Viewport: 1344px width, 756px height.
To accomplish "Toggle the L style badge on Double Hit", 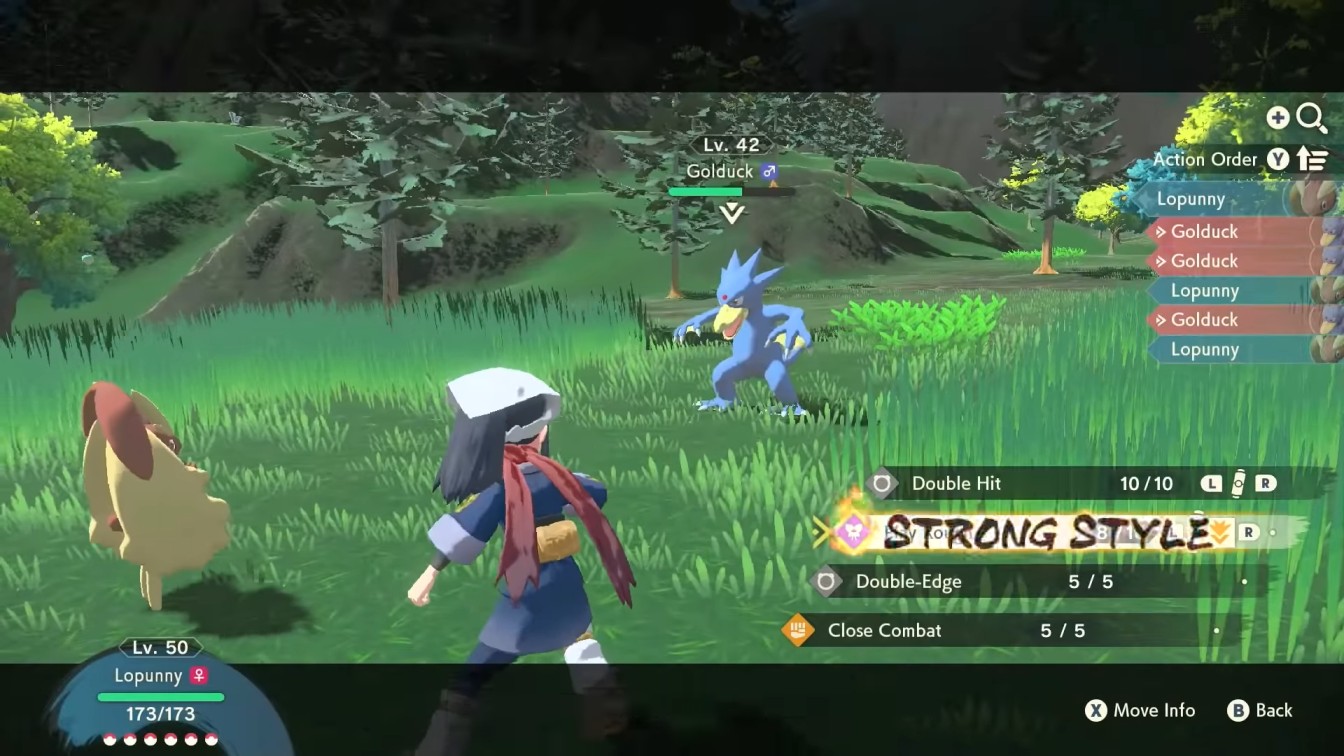I will pos(1212,483).
